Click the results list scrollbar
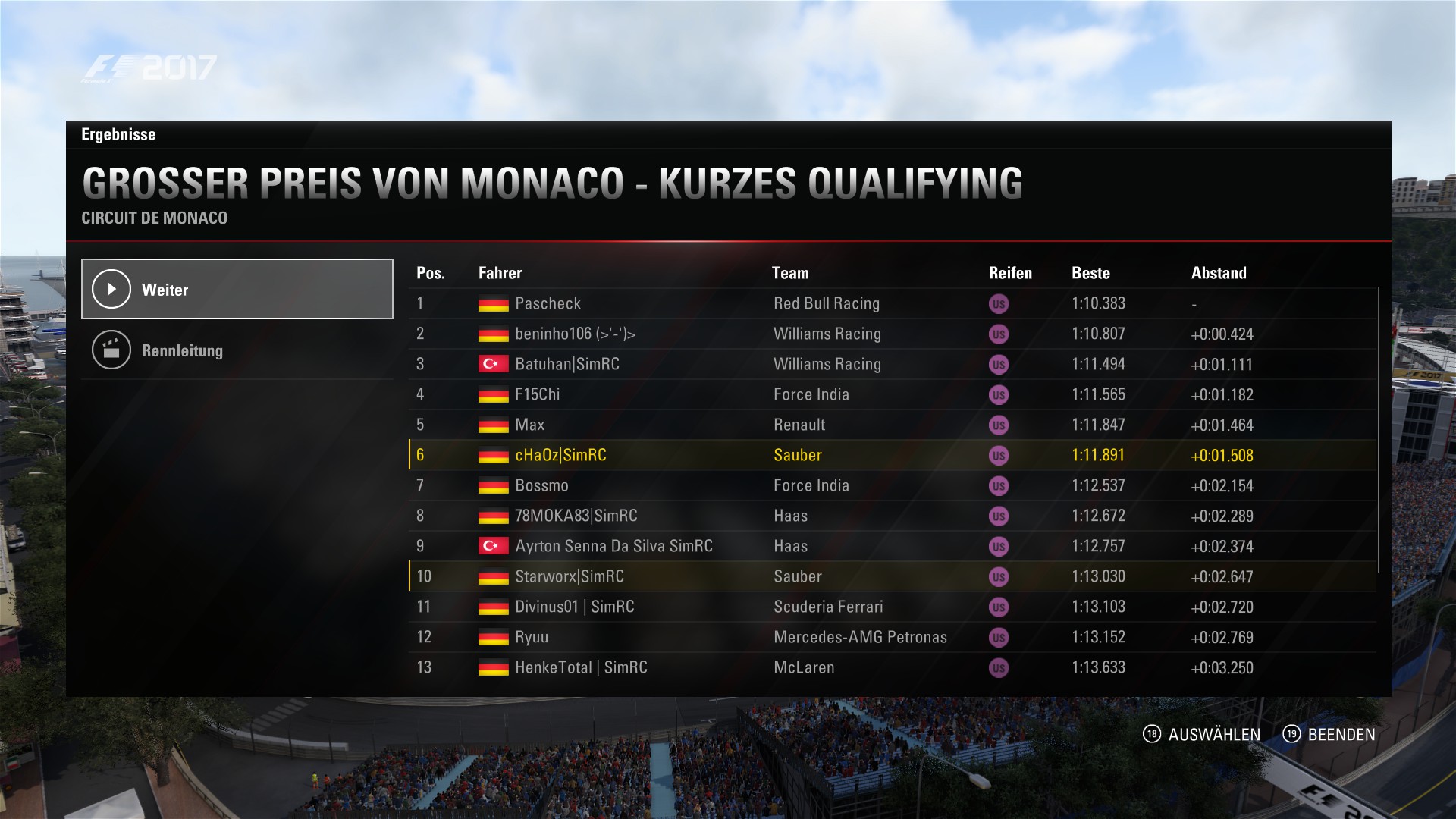The width and height of the screenshot is (1456, 819). point(1378,429)
